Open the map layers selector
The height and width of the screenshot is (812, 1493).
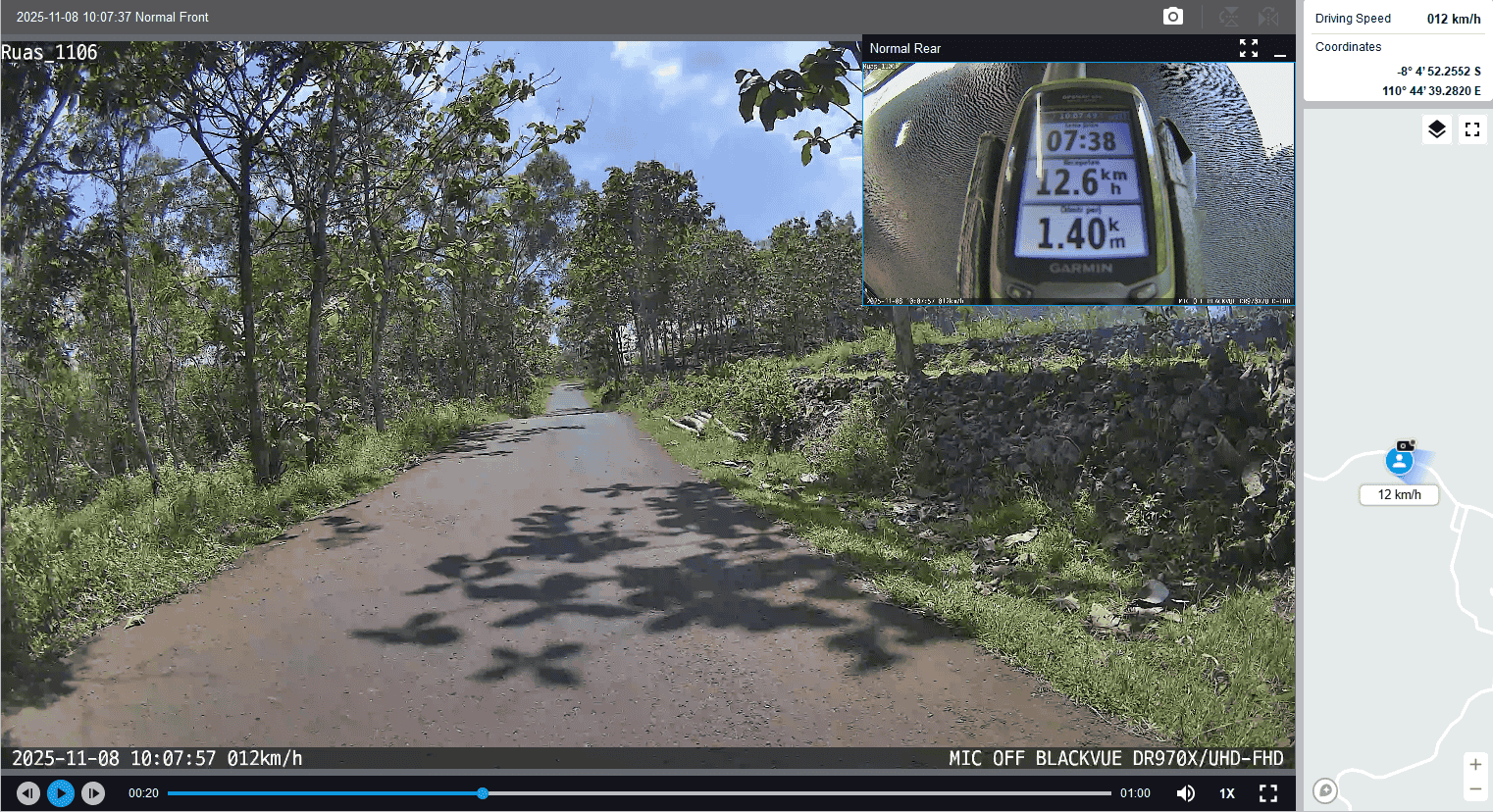tap(1437, 129)
